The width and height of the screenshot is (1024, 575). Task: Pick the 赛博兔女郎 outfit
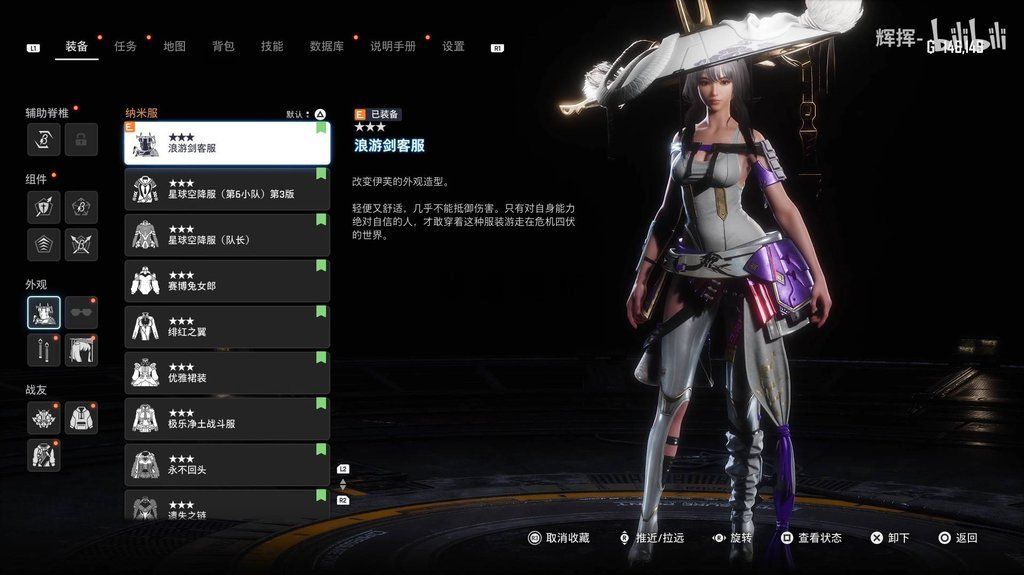(227, 281)
